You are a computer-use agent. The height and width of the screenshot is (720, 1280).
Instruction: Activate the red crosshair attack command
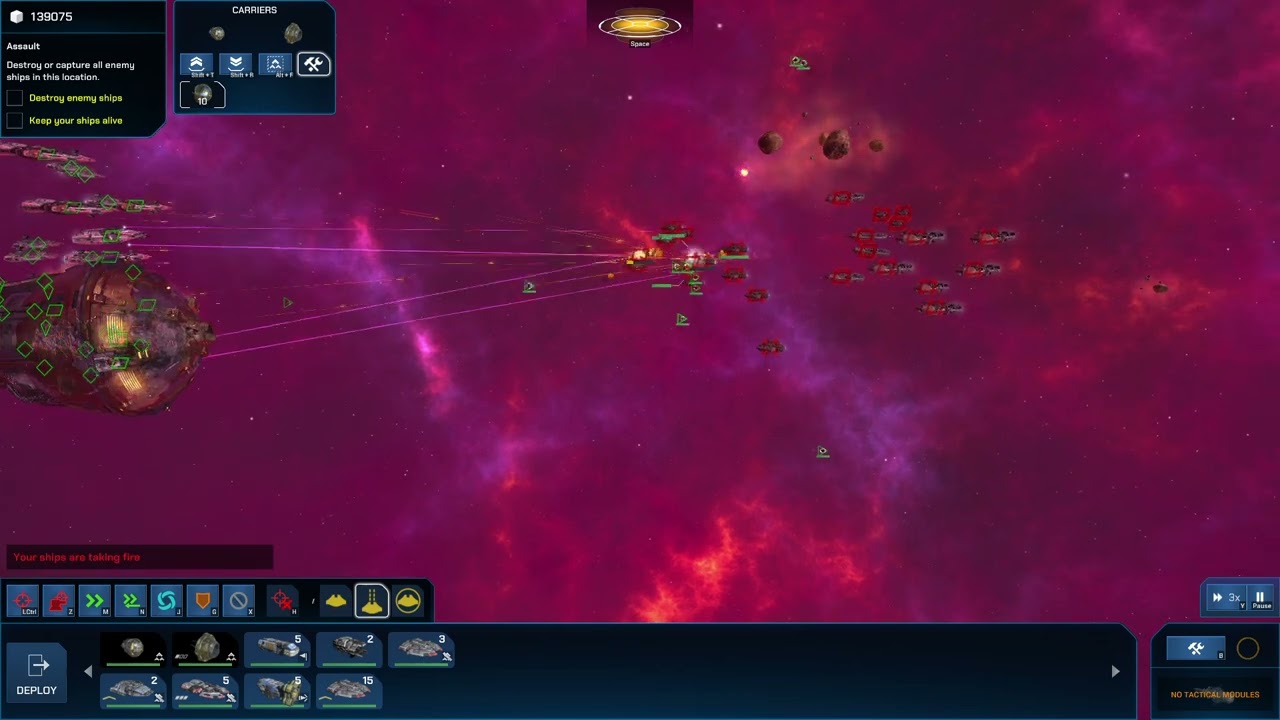24,601
